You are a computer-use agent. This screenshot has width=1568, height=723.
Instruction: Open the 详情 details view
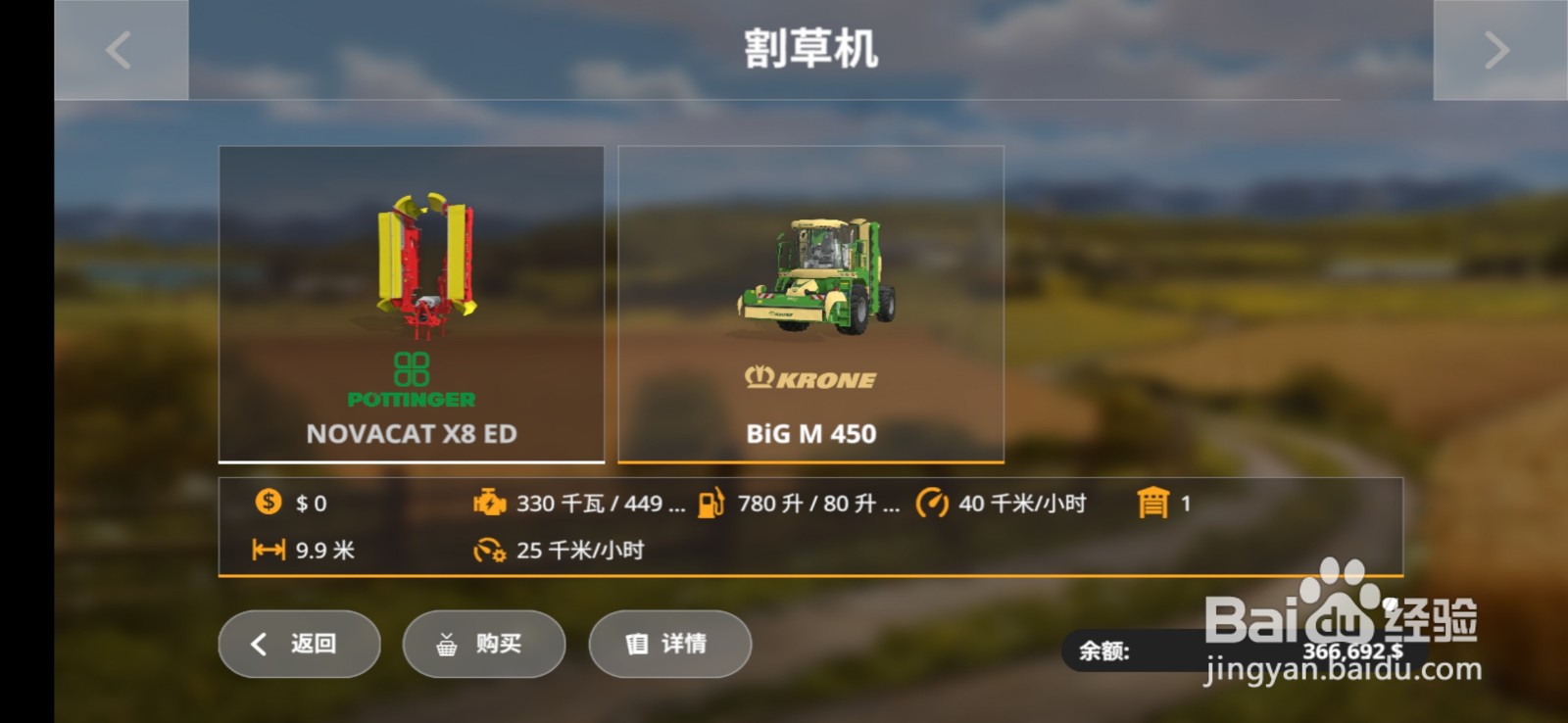(x=670, y=645)
